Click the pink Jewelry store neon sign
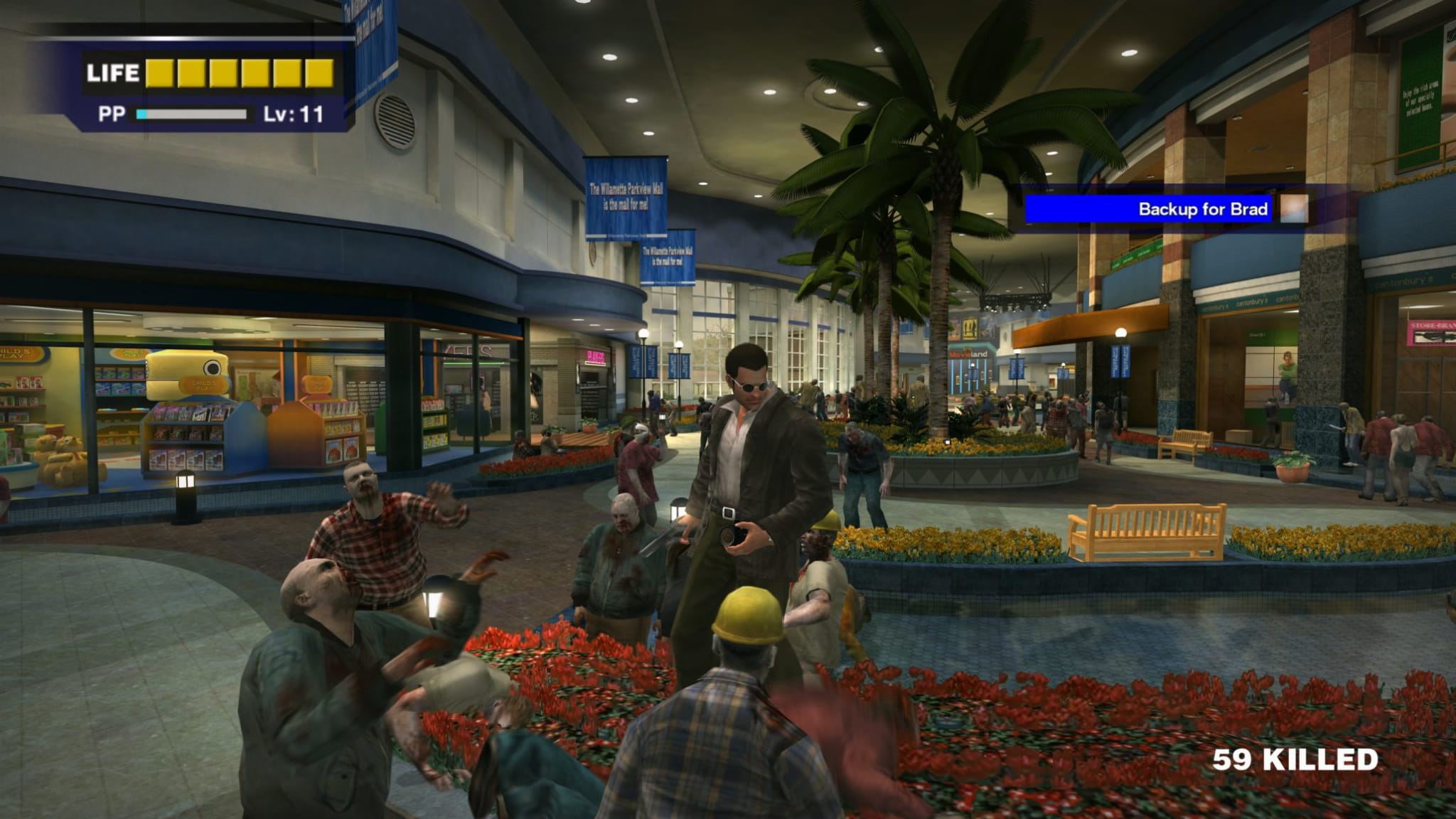 (x=595, y=355)
